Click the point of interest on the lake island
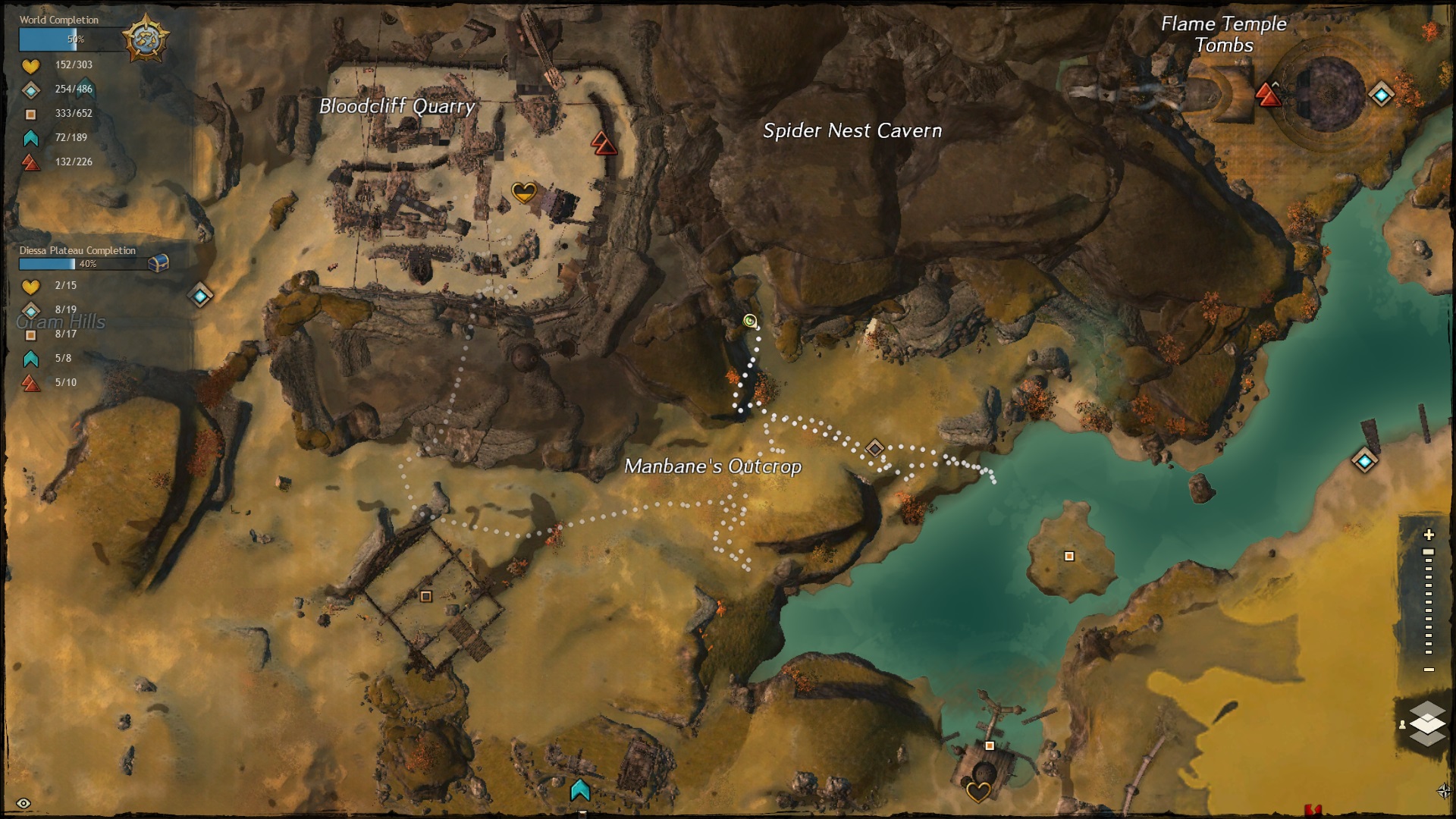1456x819 pixels. click(x=1069, y=556)
